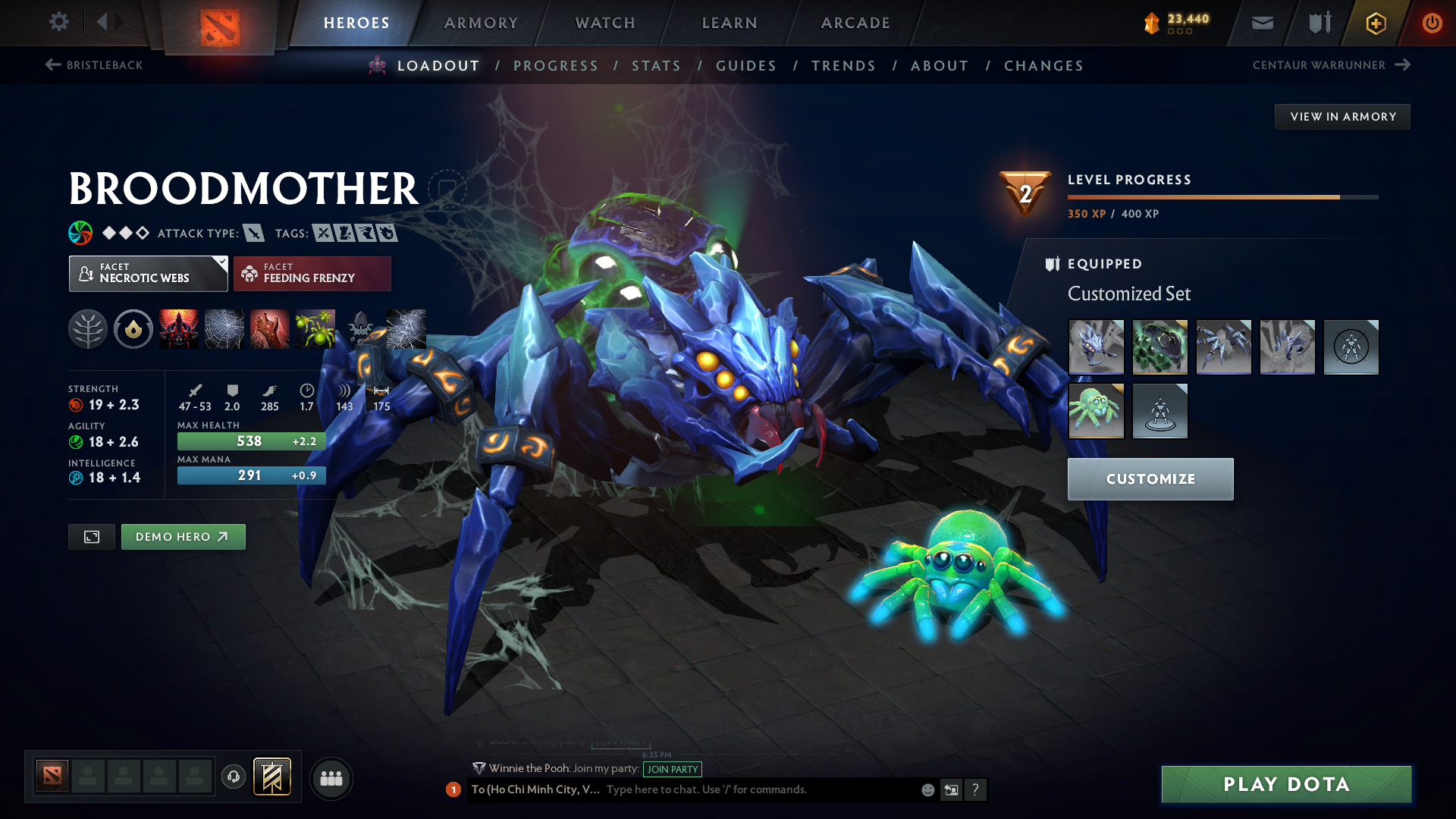Image resolution: width=1456 pixels, height=819 pixels.
Task: Click the melee attack type icon
Action: [255, 233]
